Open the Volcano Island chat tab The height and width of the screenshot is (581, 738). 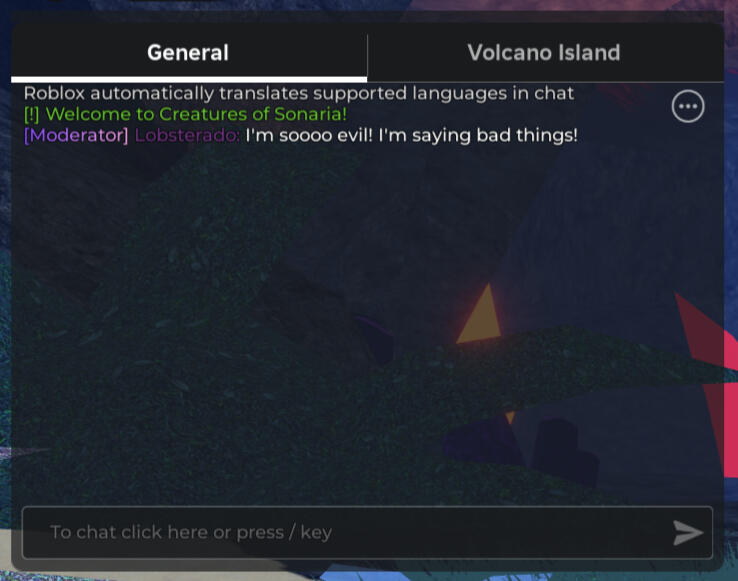coord(544,53)
